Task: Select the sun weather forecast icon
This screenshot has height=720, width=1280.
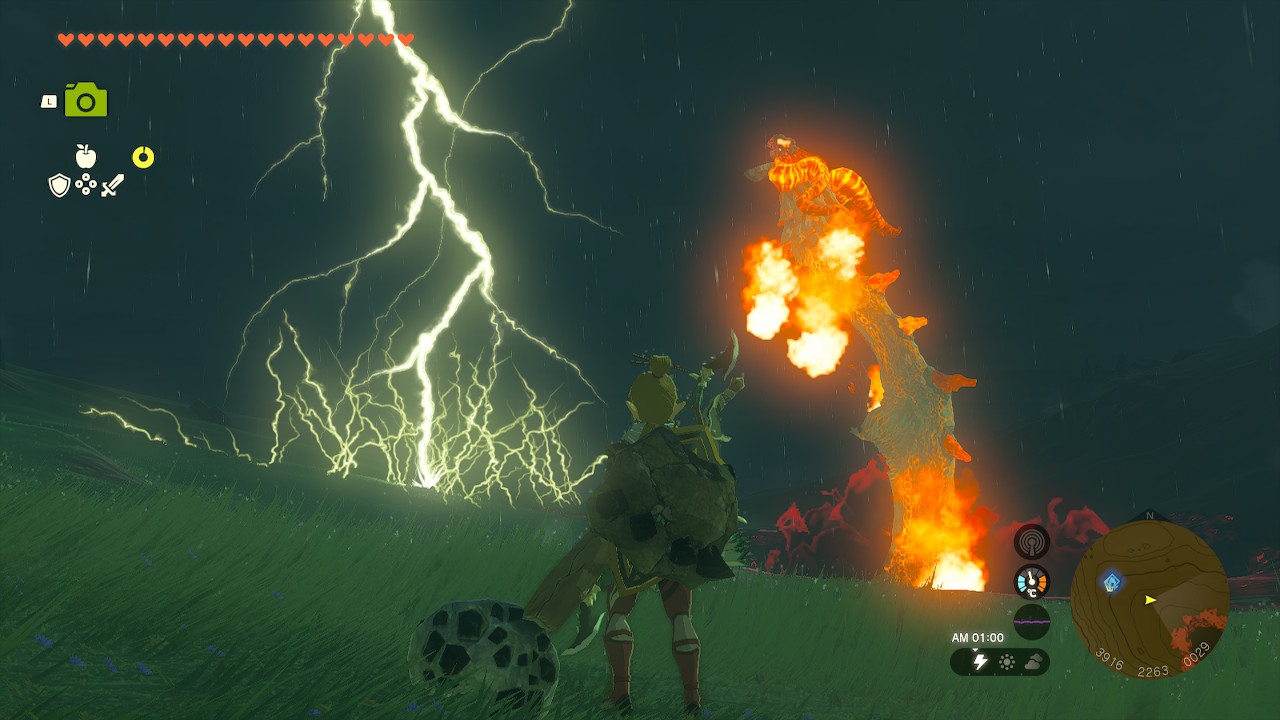Action: click(1006, 662)
